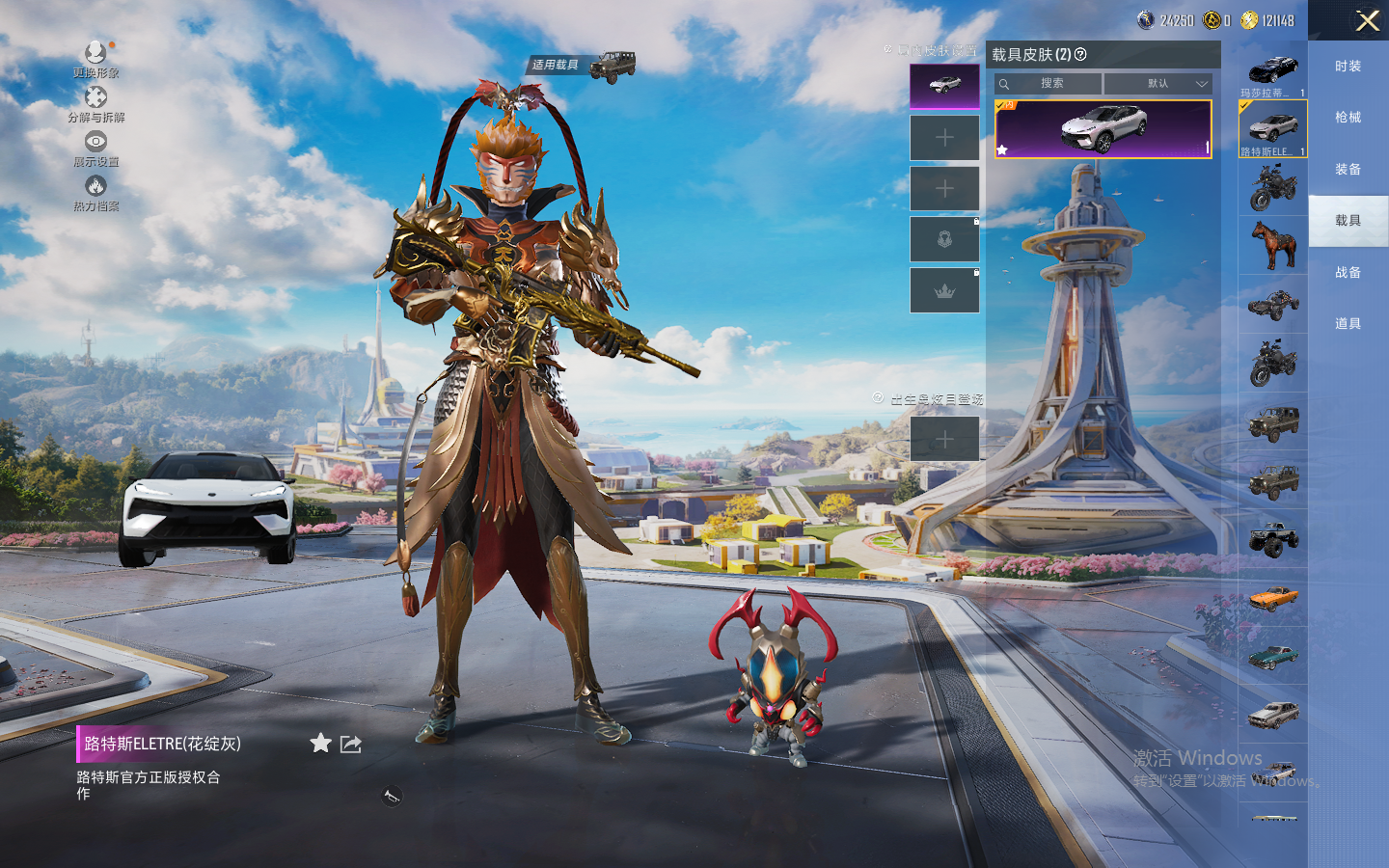Open 展示设置 display settings
Image resolution: width=1389 pixels, height=868 pixels.
point(95,148)
